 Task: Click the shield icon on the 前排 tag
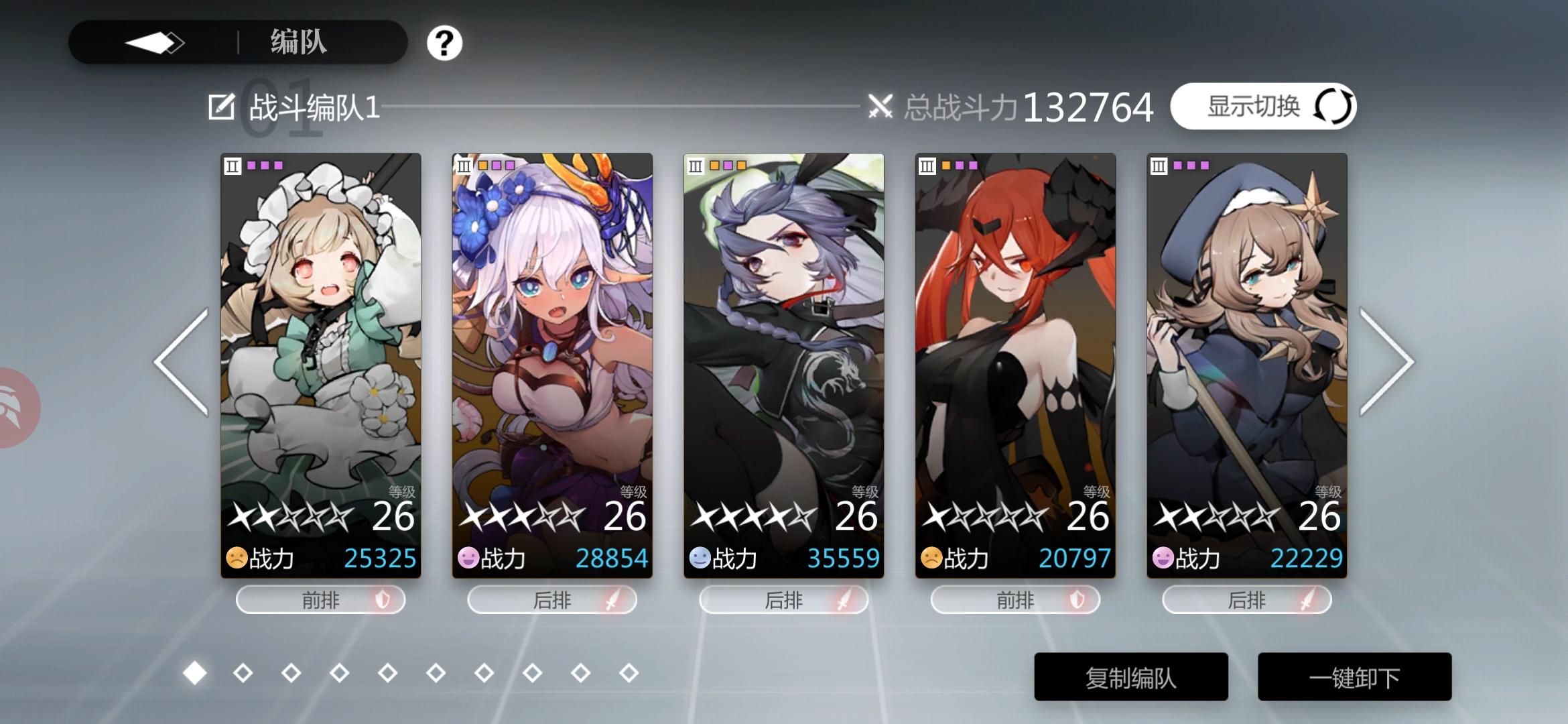[x=384, y=600]
